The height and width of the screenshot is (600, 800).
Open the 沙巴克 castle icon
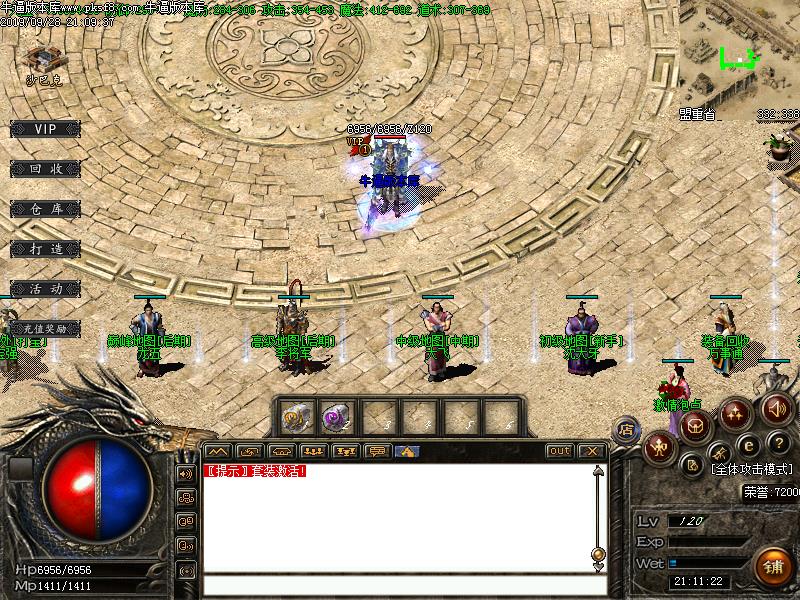[x=43, y=60]
